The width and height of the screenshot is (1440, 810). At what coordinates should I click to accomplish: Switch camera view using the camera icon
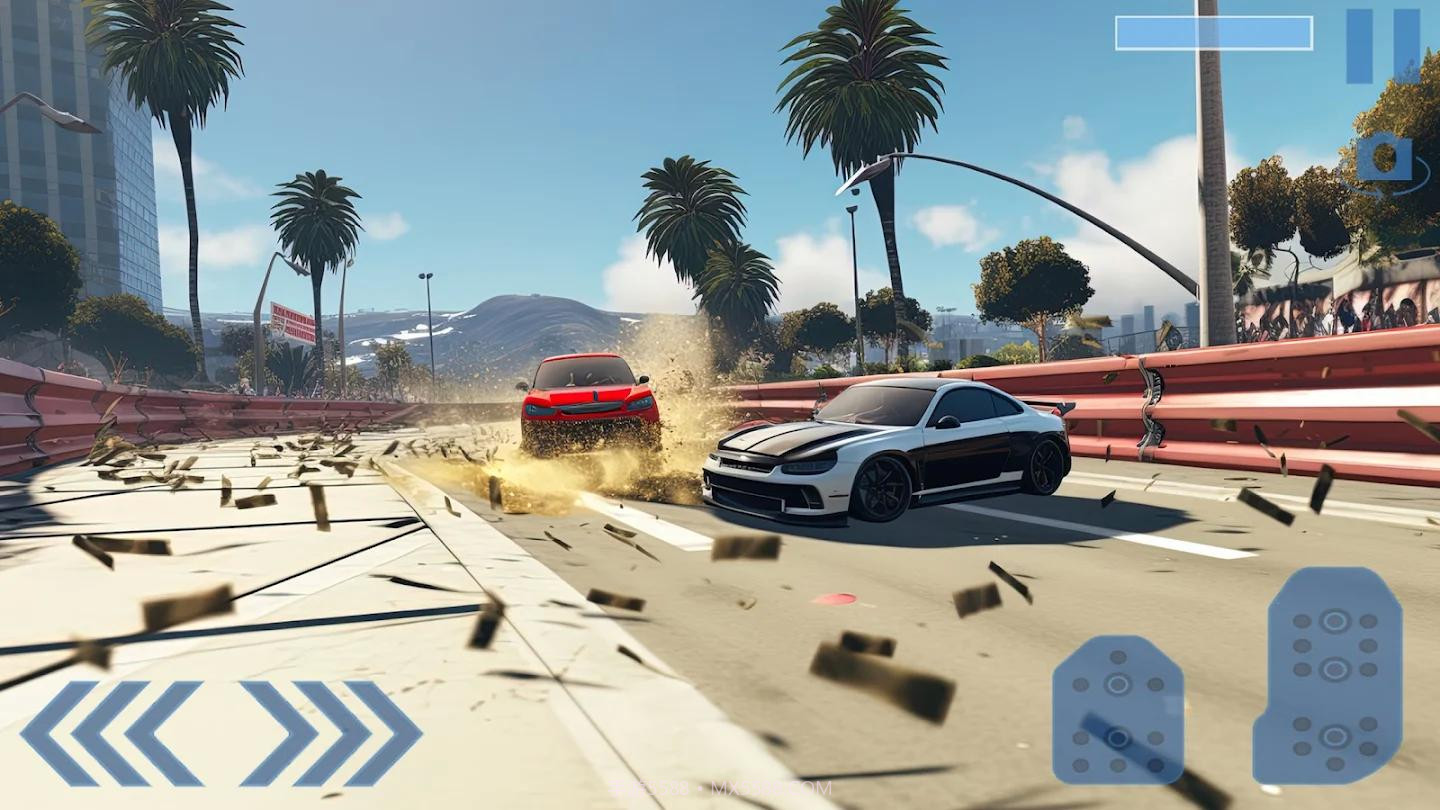point(1385,158)
